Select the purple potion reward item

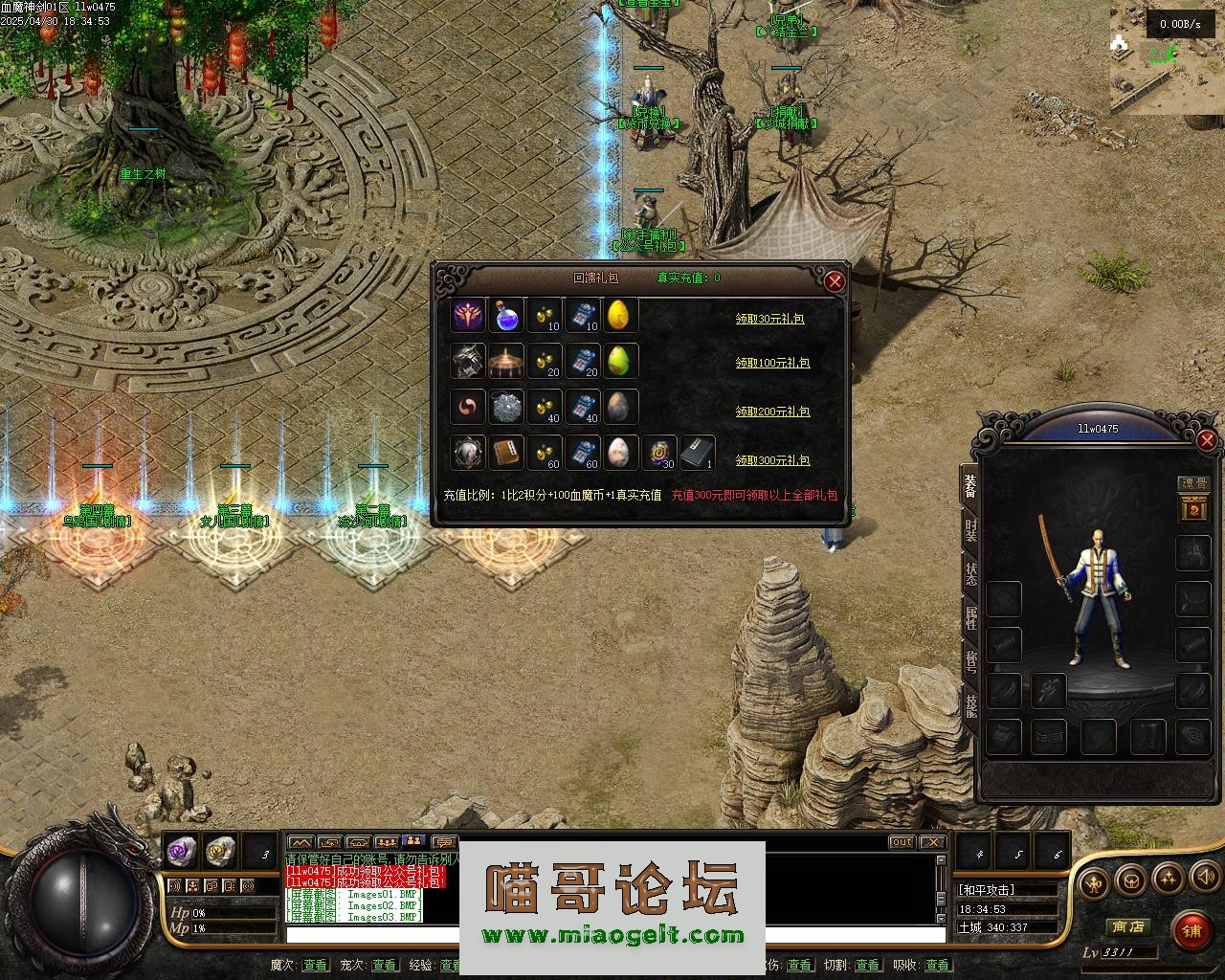[x=506, y=314]
